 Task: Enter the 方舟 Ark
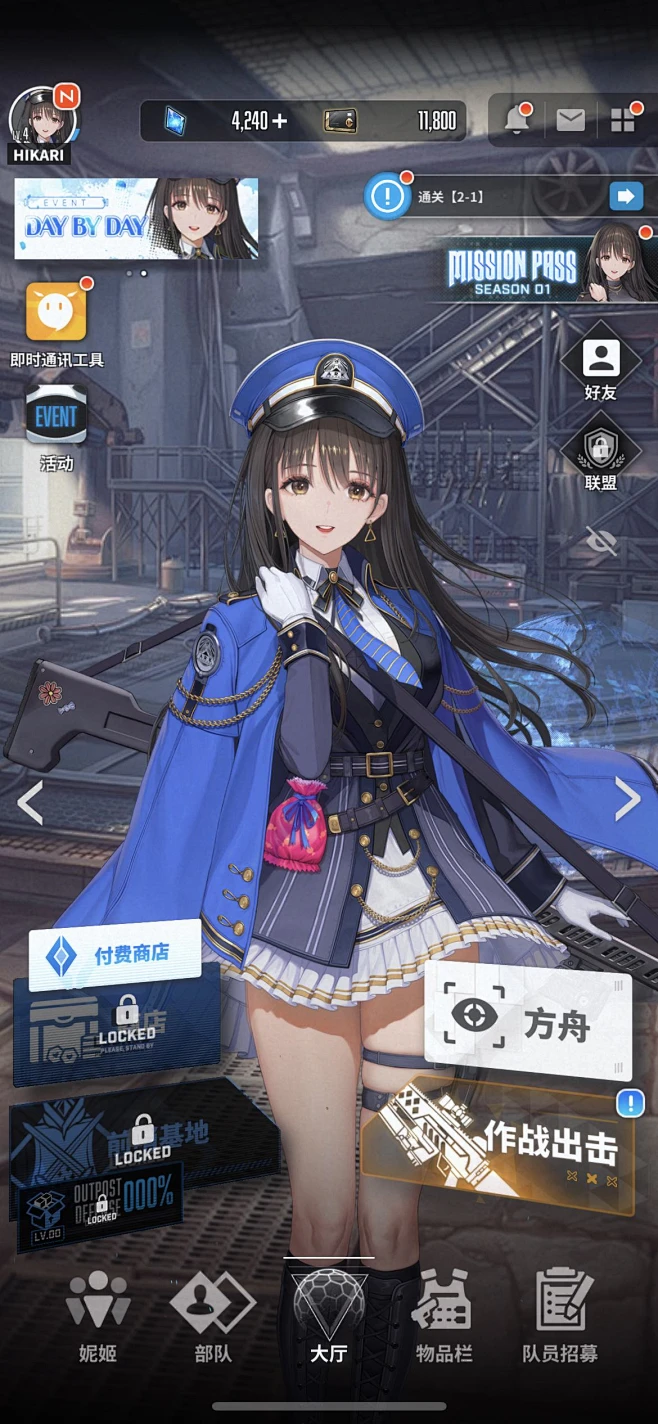click(x=528, y=1022)
